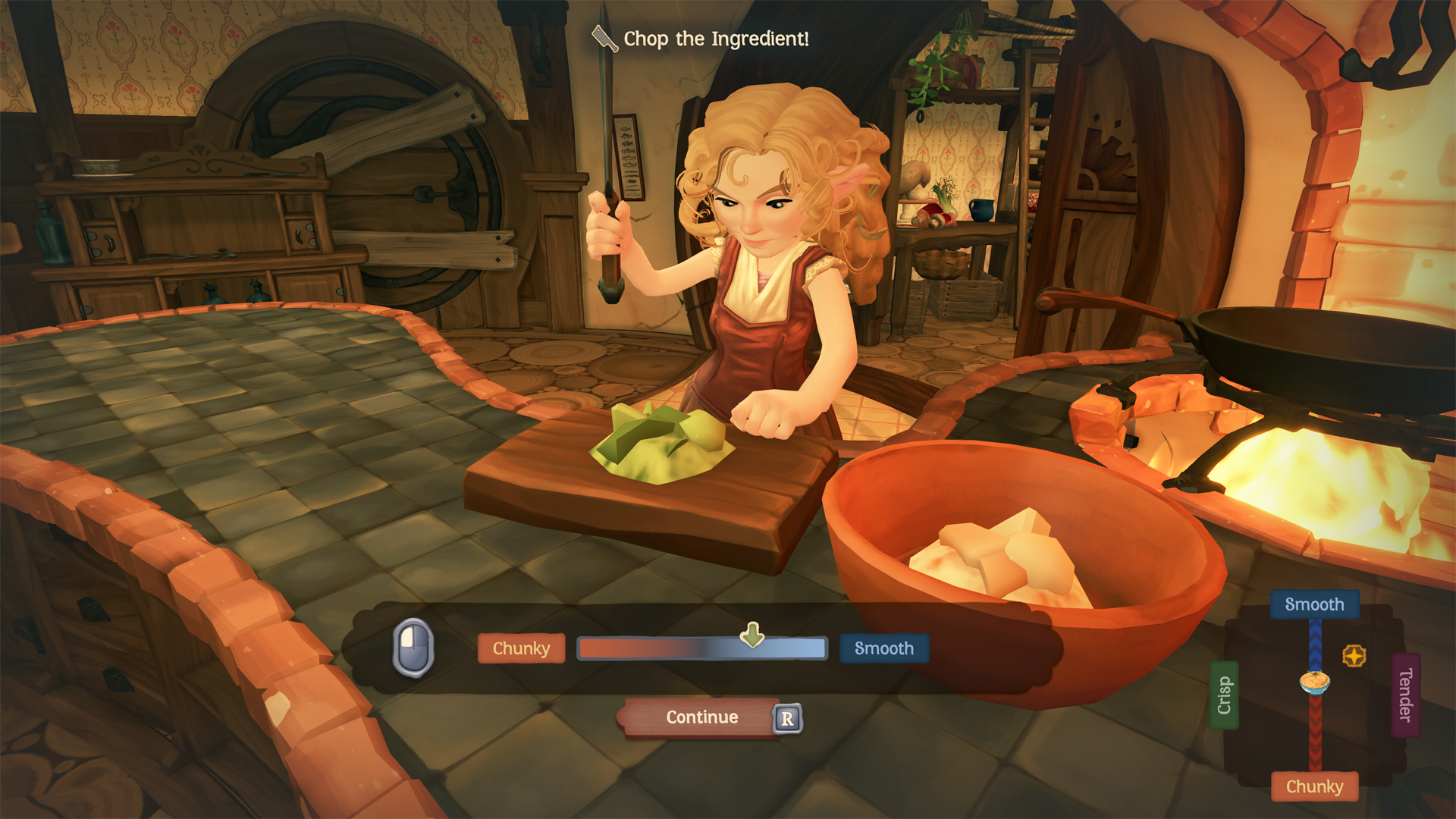Image resolution: width=1456 pixels, height=819 pixels.
Task: Click the green Crisp label on the texture chart
Action: click(1224, 695)
